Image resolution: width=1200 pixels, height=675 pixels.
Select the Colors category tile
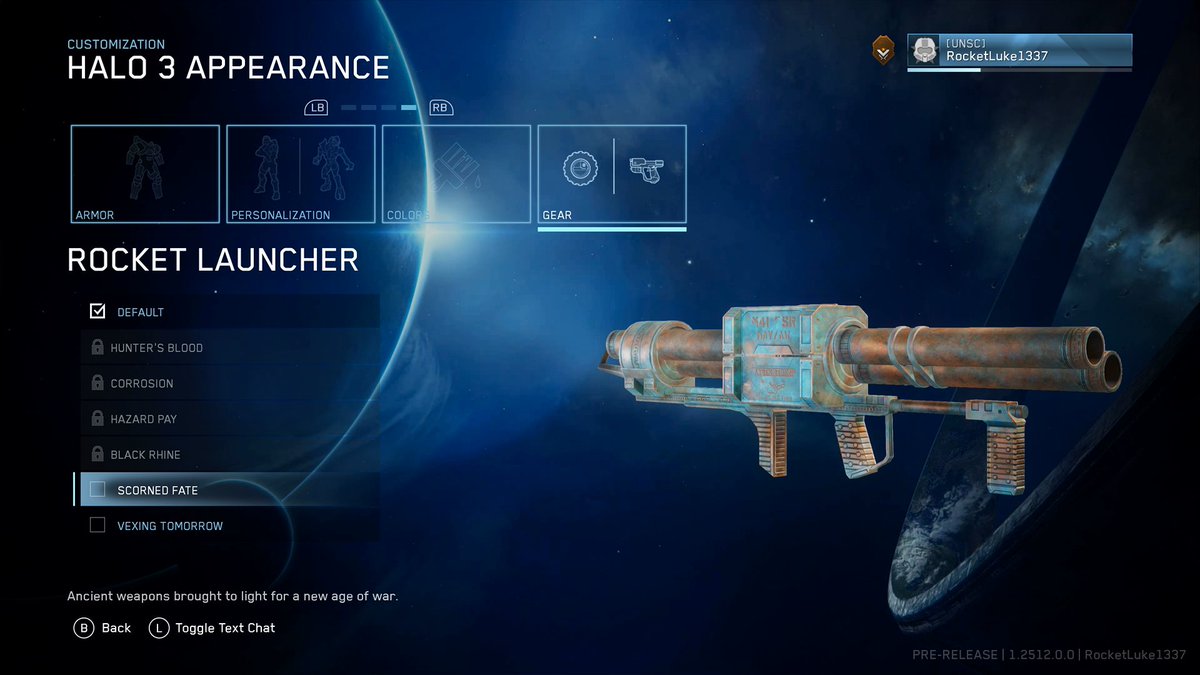[x=457, y=173]
